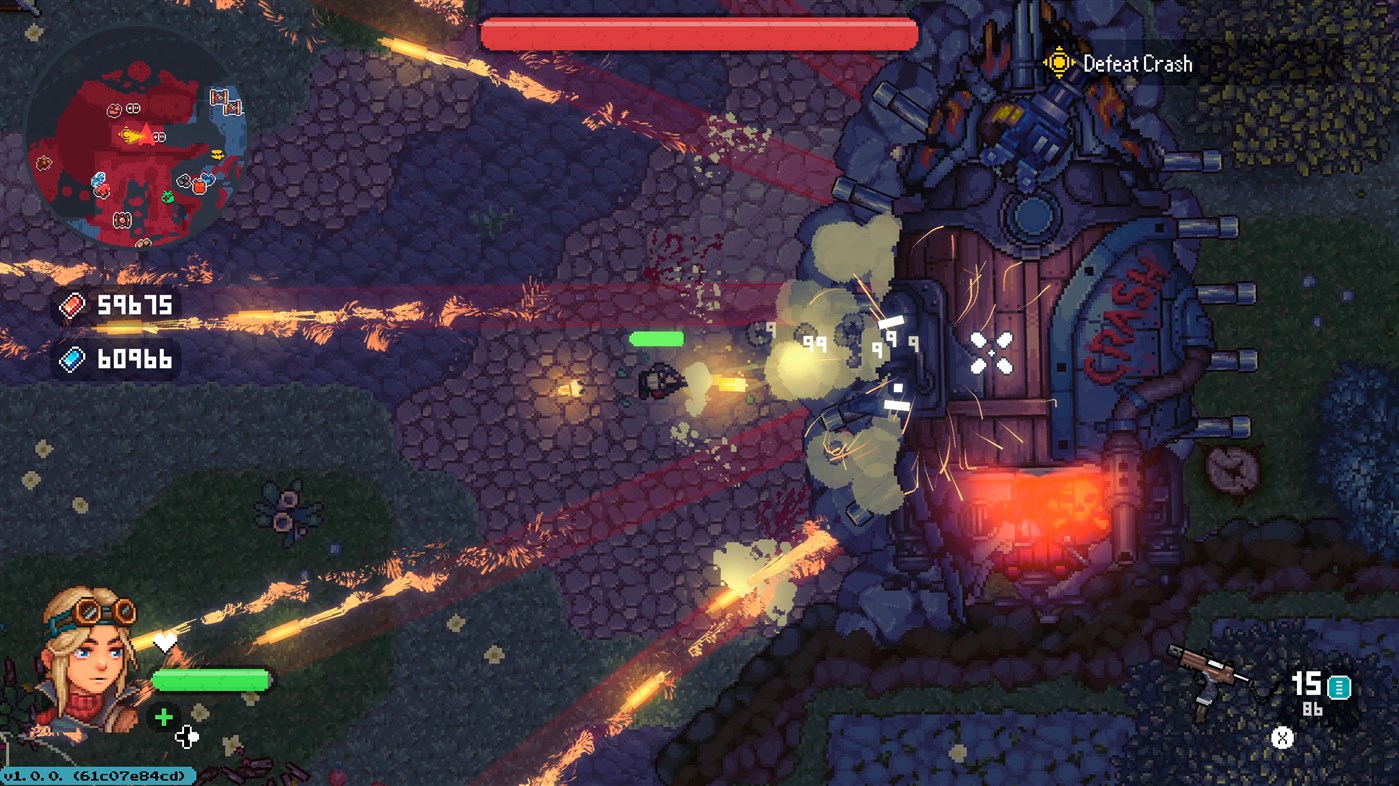1399x786 pixels.
Task: Click the white crosshair cursor icon
Action: coord(186,738)
